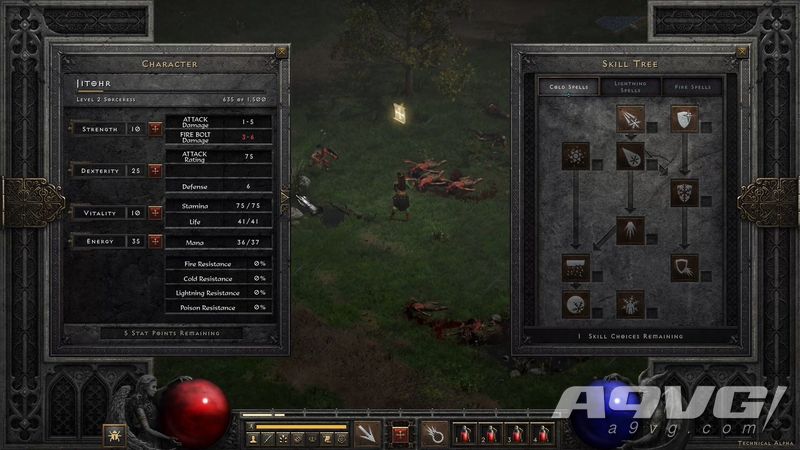Raise Energy using its plus button

(x=155, y=241)
